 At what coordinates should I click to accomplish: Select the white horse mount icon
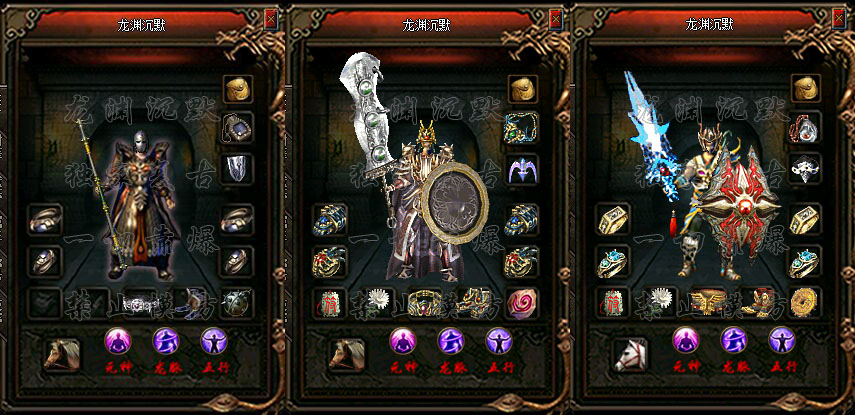pyautogui.click(x=630, y=354)
